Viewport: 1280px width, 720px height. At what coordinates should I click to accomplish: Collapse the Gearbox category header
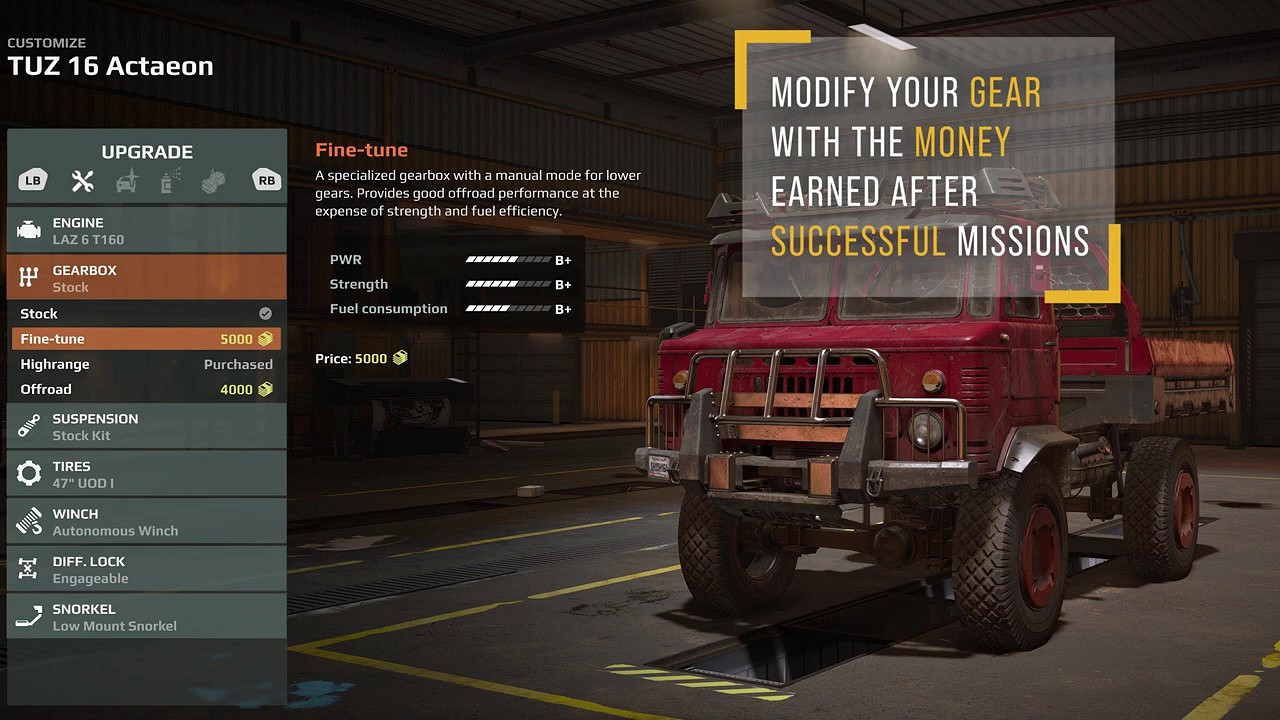[x=146, y=278]
